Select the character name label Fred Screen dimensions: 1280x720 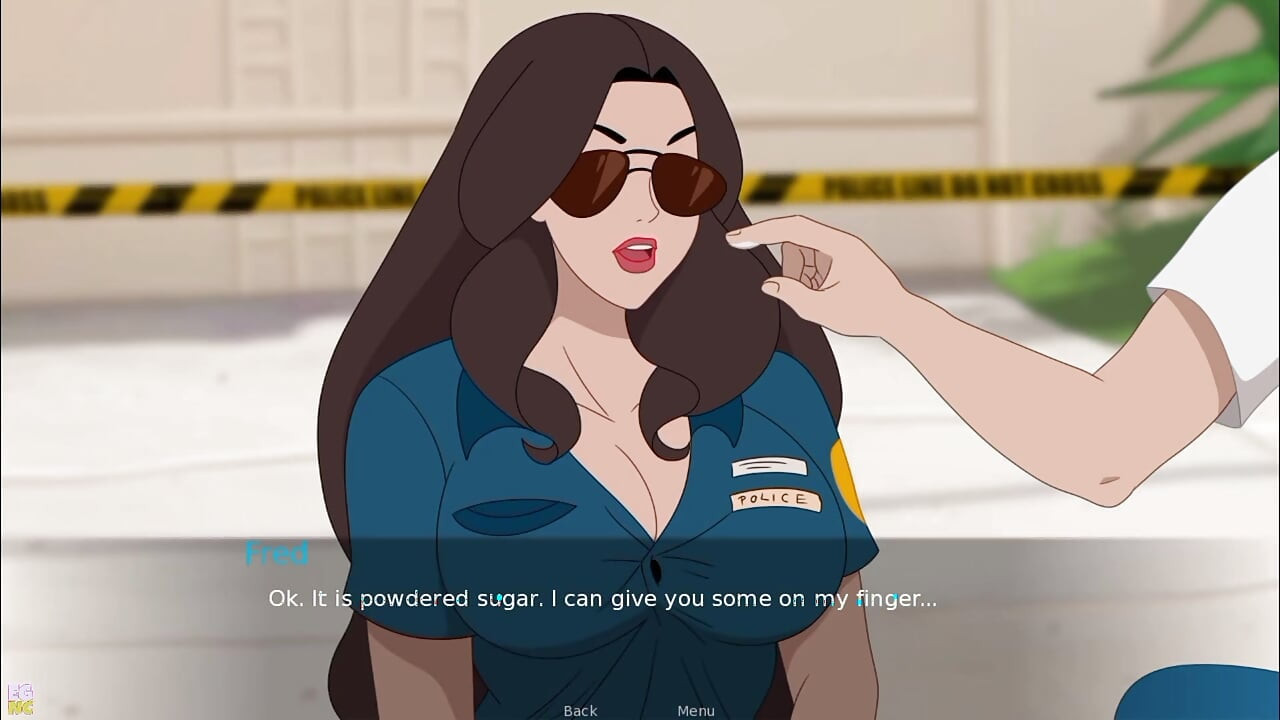click(277, 555)
